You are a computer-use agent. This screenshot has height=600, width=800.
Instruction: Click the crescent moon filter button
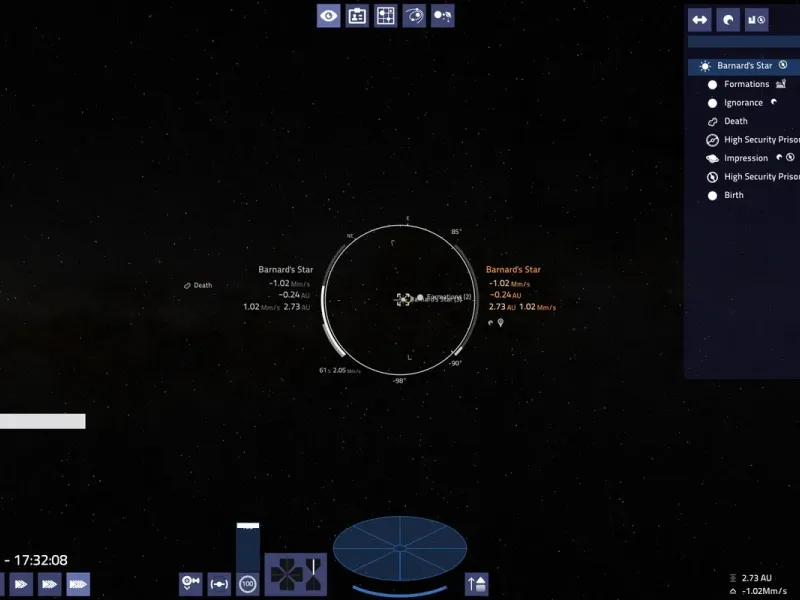(x=728, y=19)
